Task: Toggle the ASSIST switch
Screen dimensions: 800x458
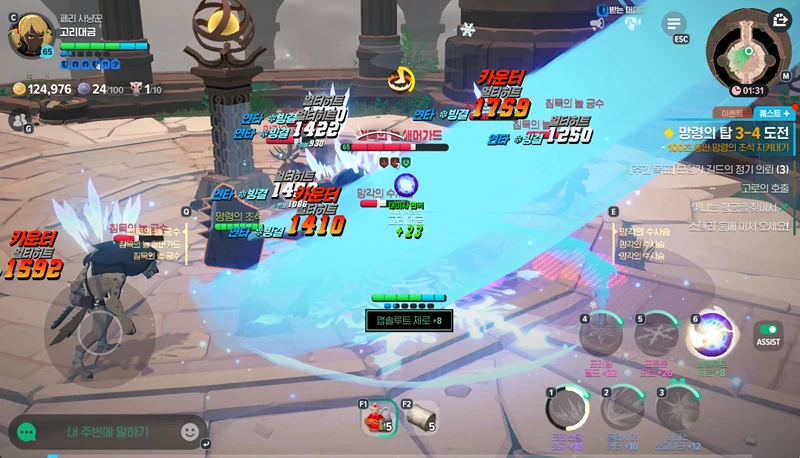Action: point(768,334)
